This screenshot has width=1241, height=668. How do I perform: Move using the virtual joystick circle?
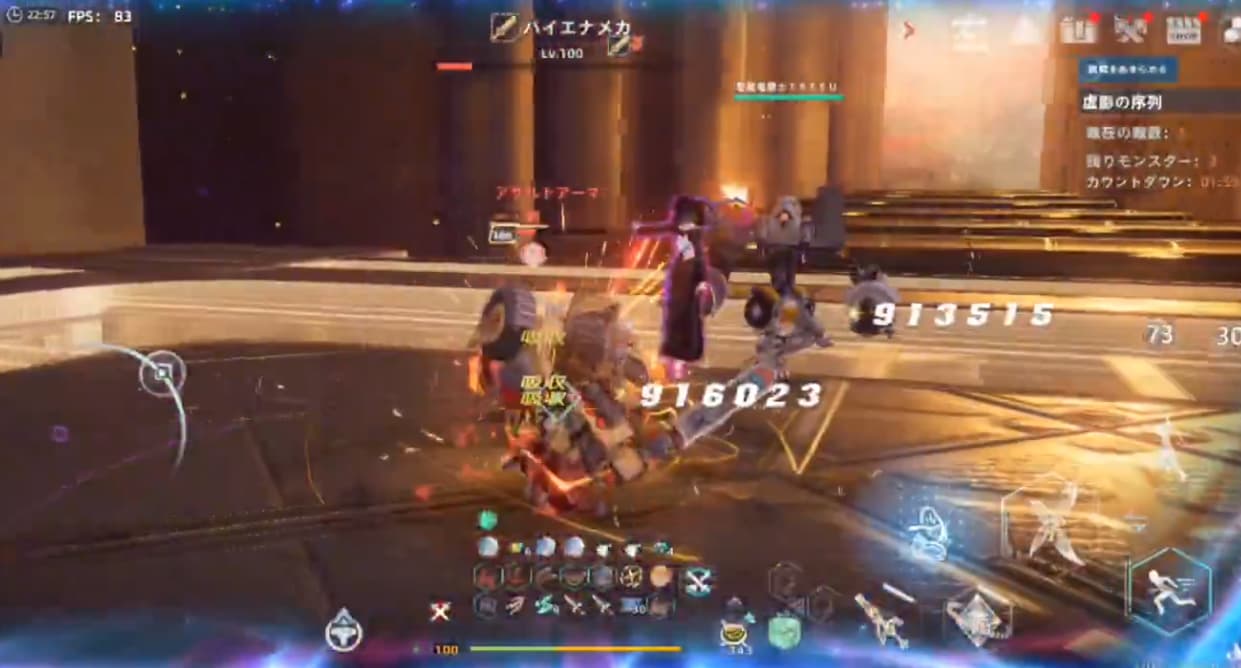click(x=162, y=376)
